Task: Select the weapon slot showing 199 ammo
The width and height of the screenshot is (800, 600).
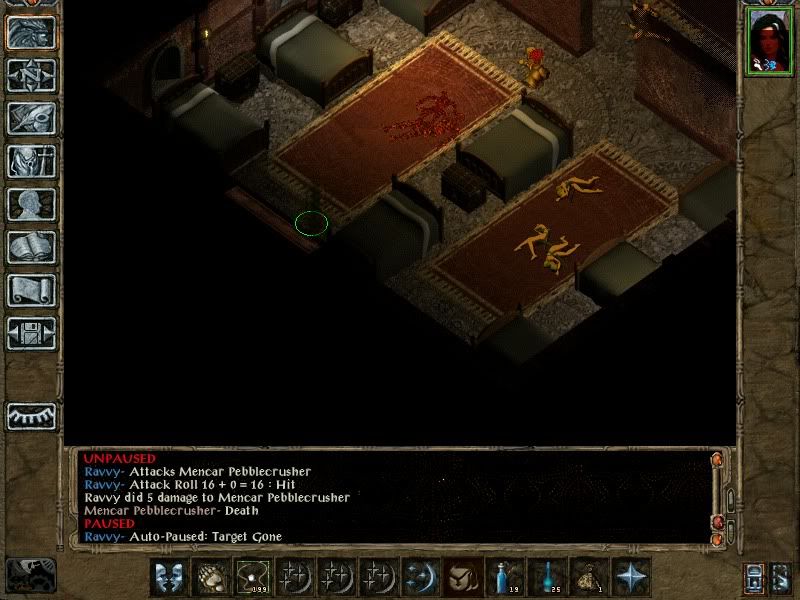Action: [253, 577]
